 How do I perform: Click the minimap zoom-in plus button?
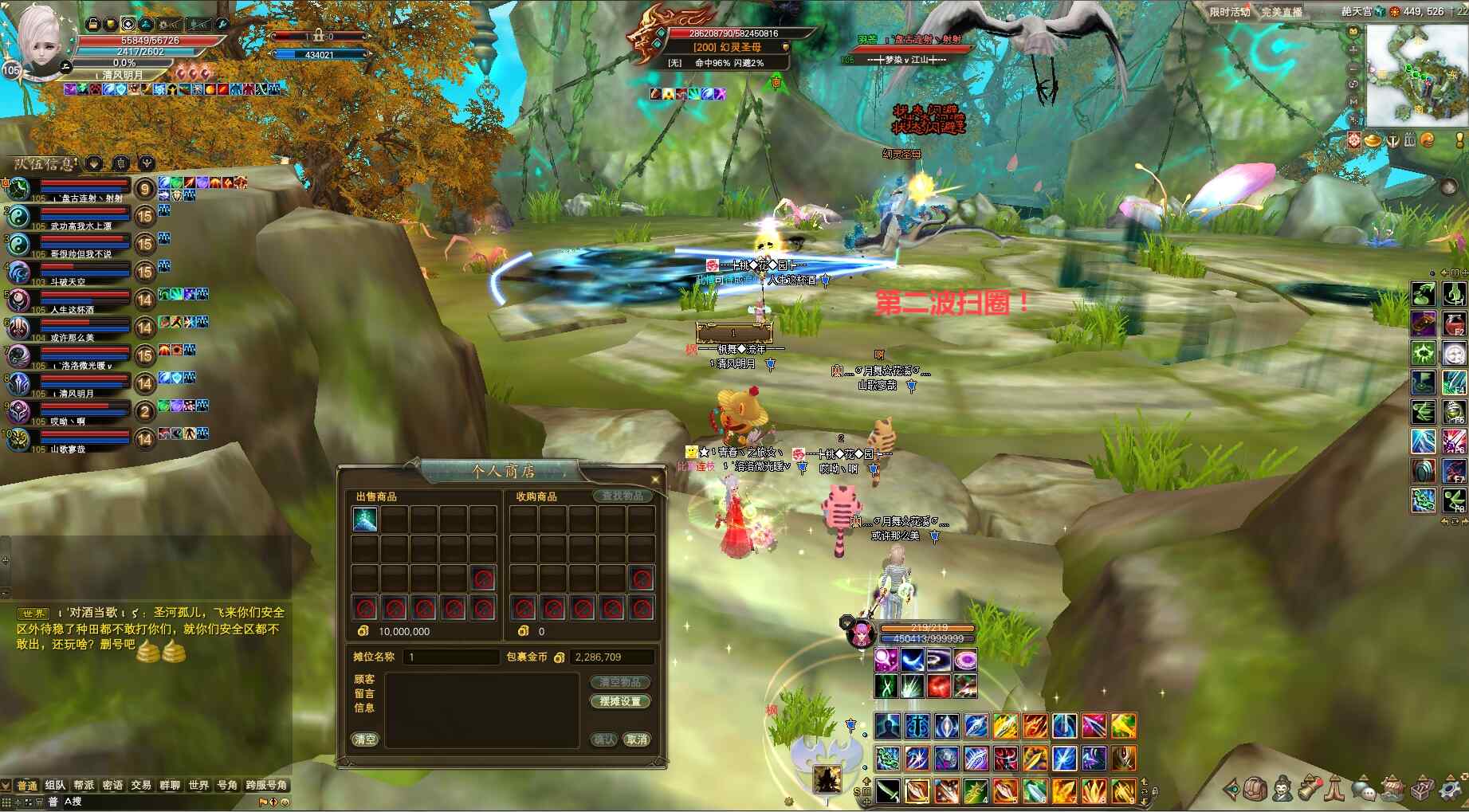[1353, 49]
